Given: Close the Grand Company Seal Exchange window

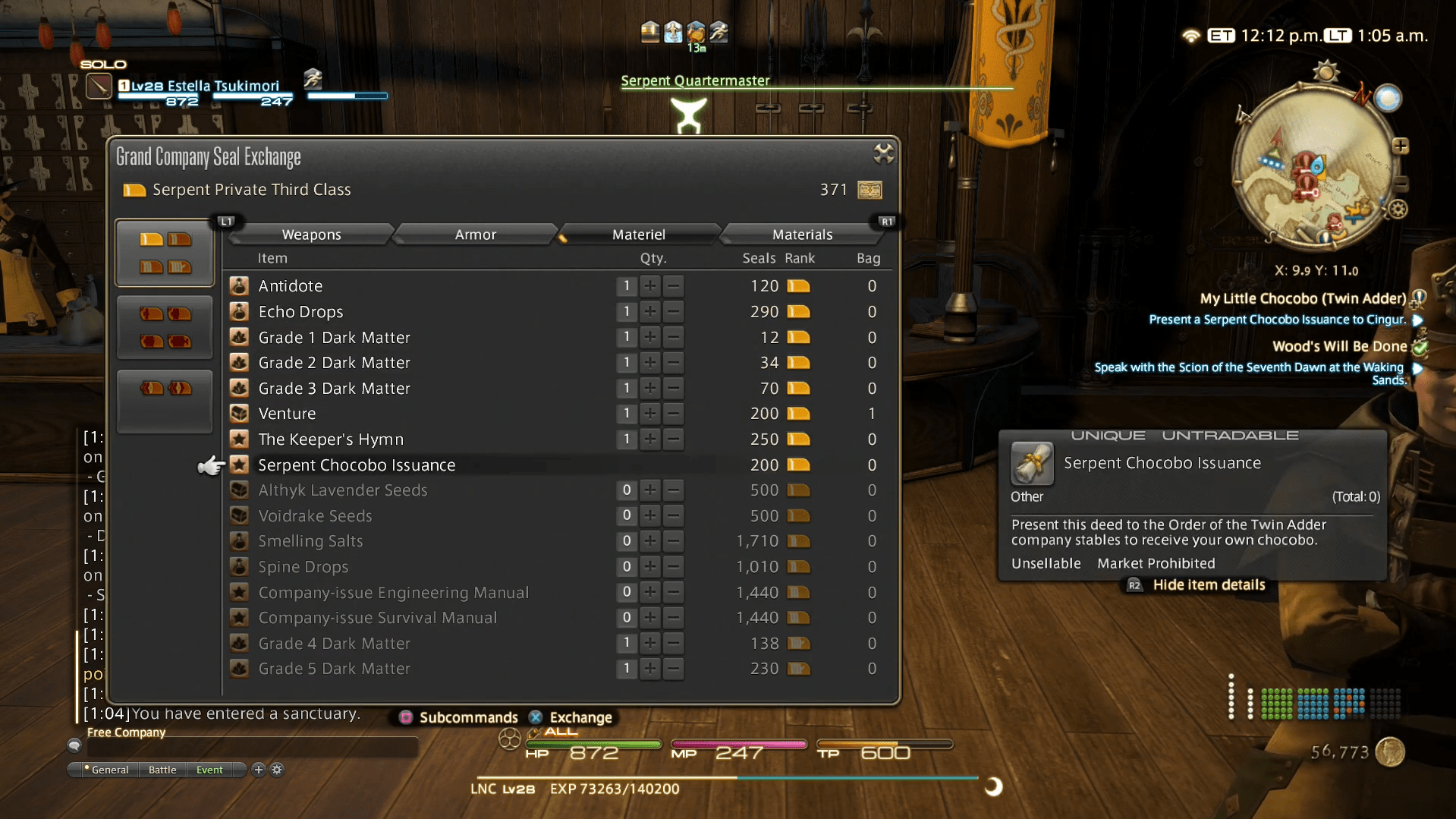Looking at the screenshot, I should pyautogui.click(x=883, y=154).
